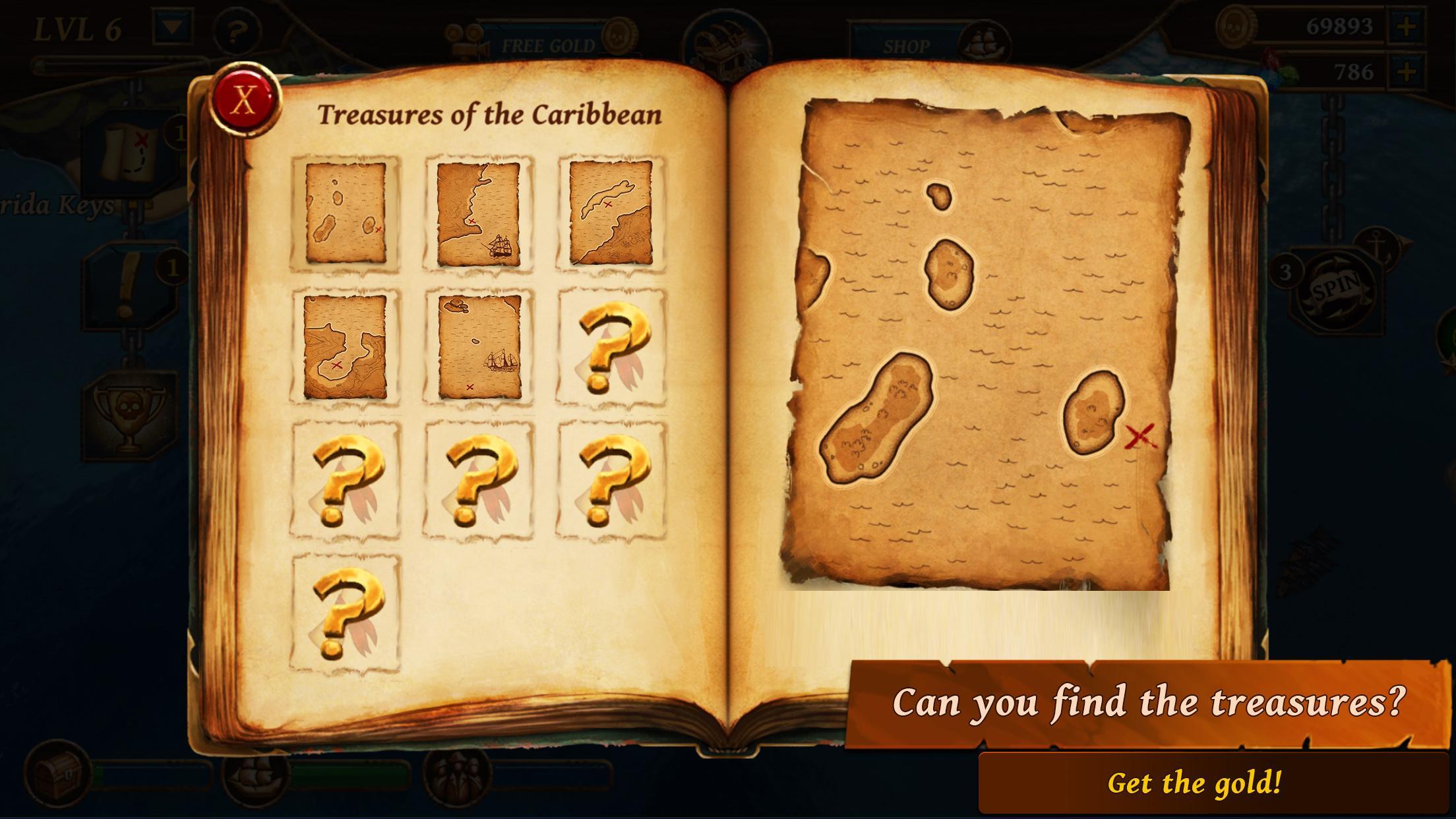Close the Treasures book with the red X seal
This screenshot has height=819, width=1456.
(245, 99)
